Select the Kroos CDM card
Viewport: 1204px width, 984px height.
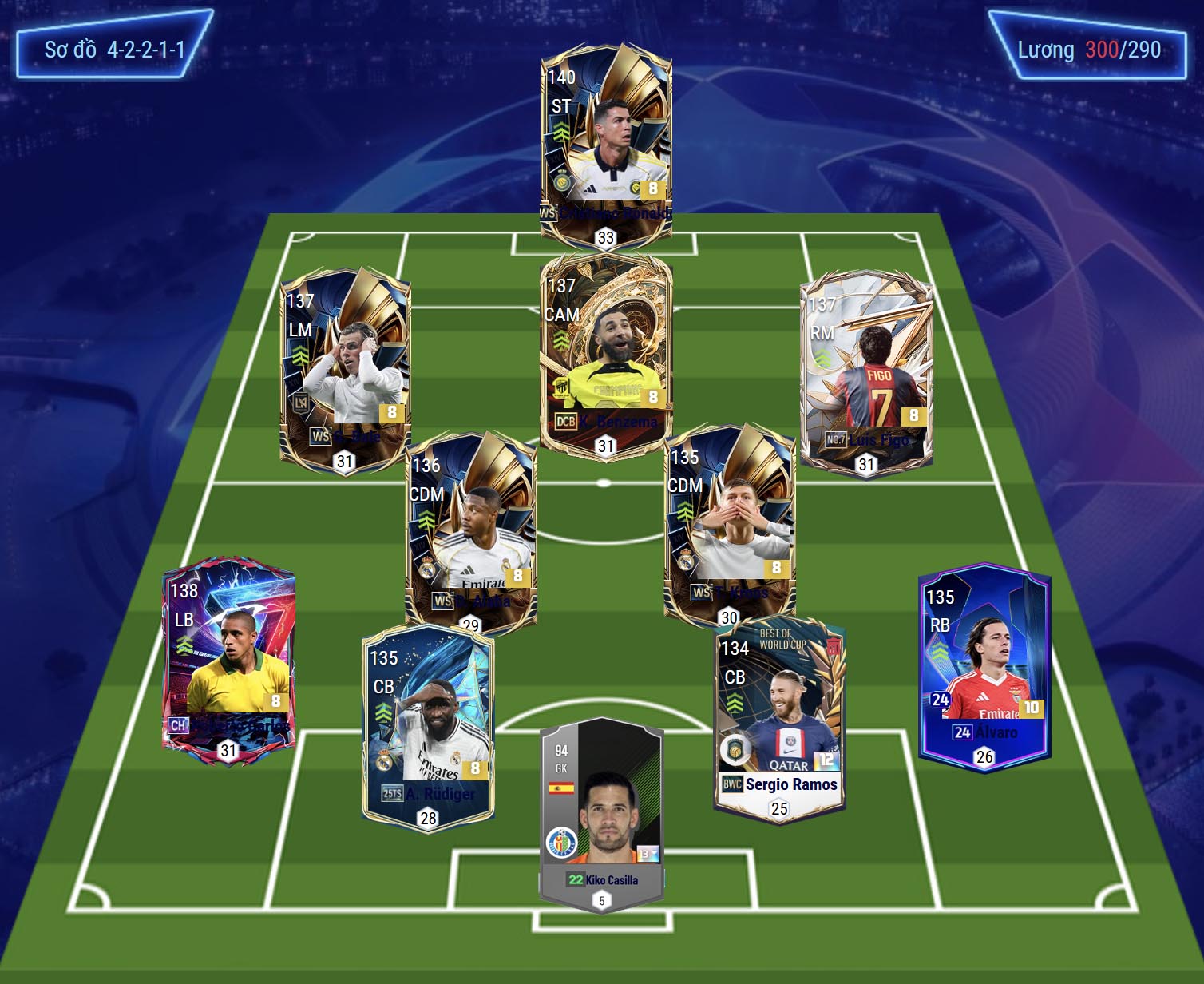click(x=729, y=523)
